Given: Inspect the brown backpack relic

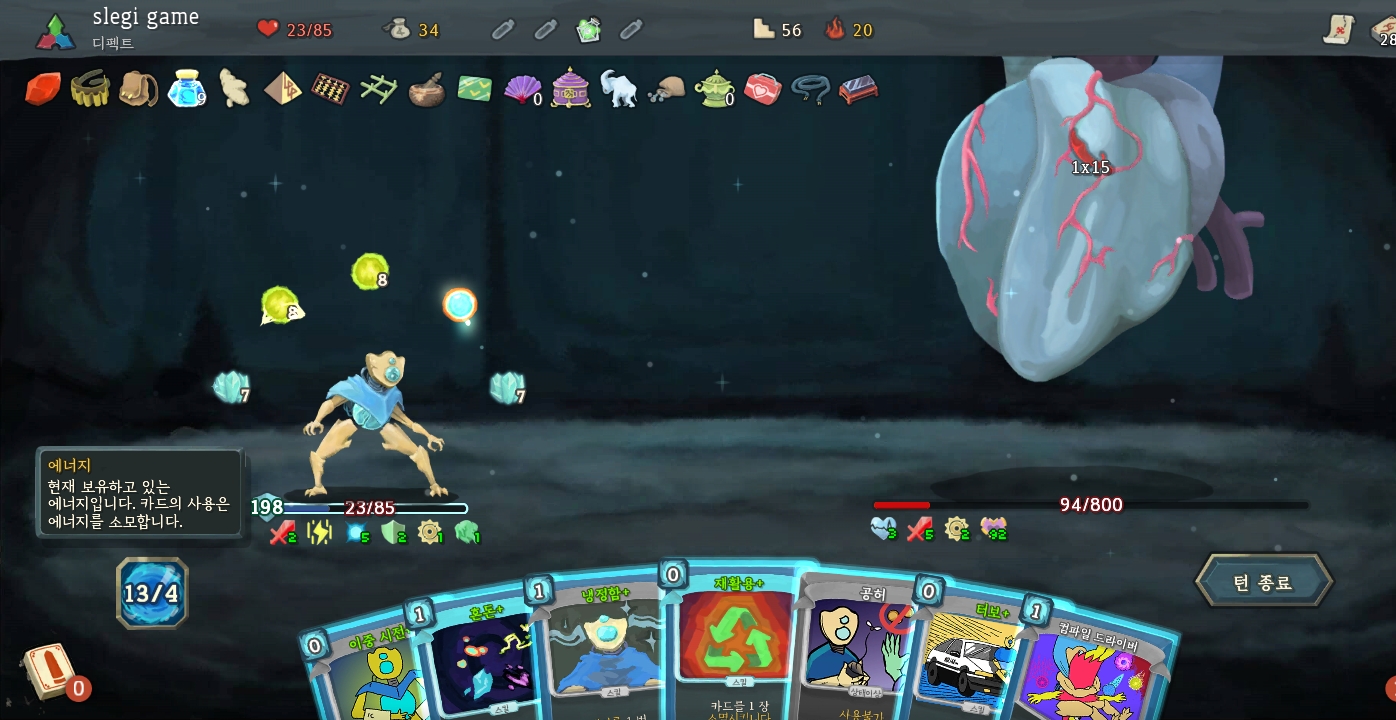Looking at the screenshot, I should coord(138,89).
